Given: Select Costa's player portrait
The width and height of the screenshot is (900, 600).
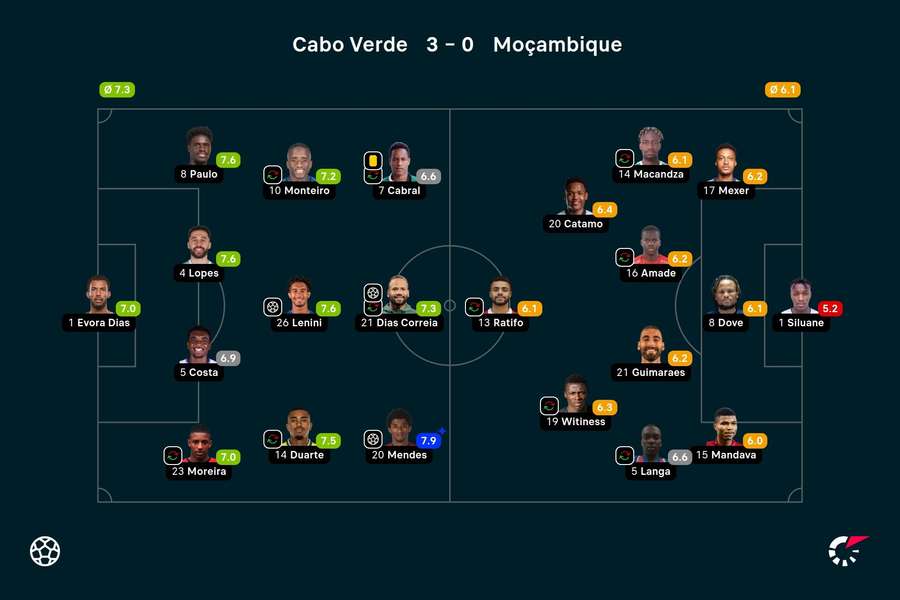Looking at the screenshot, I should 199,346.
